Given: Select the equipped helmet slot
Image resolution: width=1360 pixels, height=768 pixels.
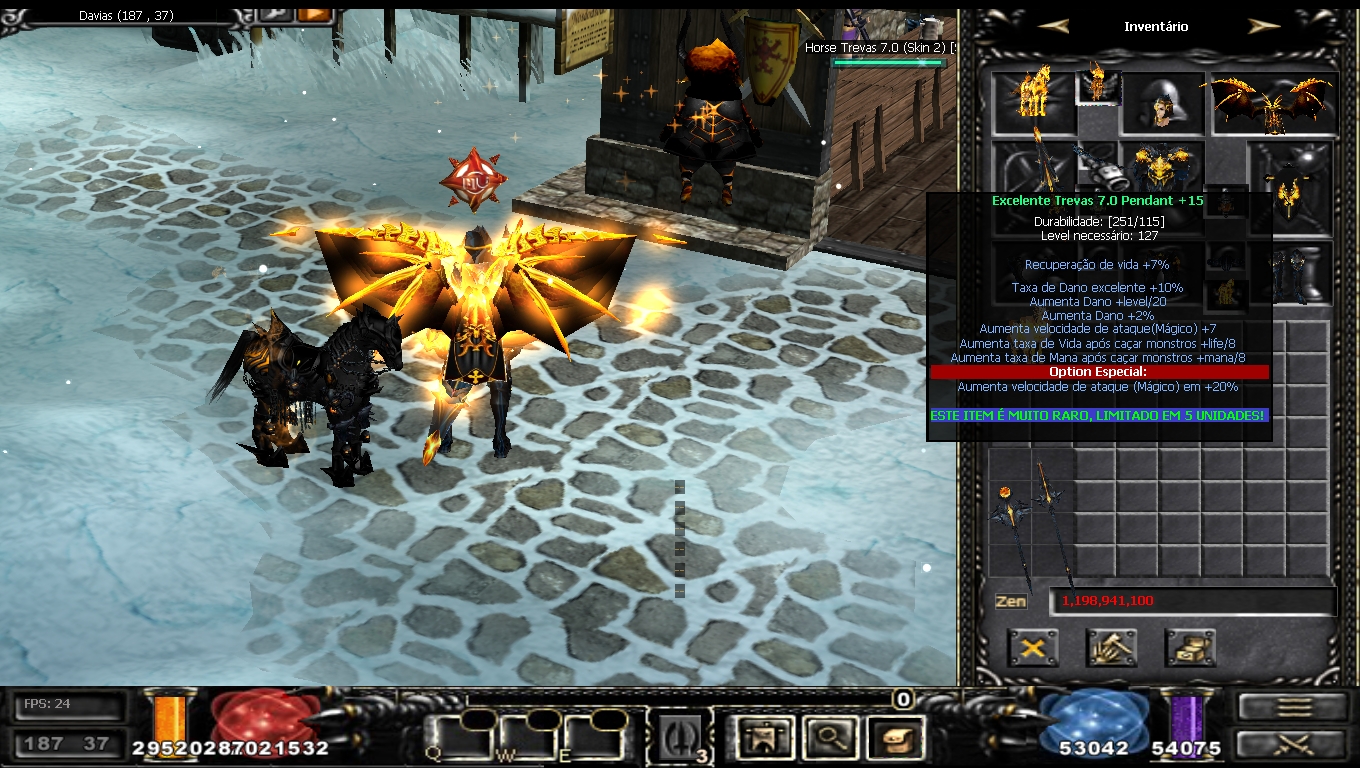Looking at the screenshot, I should [x=1162, y=104].
